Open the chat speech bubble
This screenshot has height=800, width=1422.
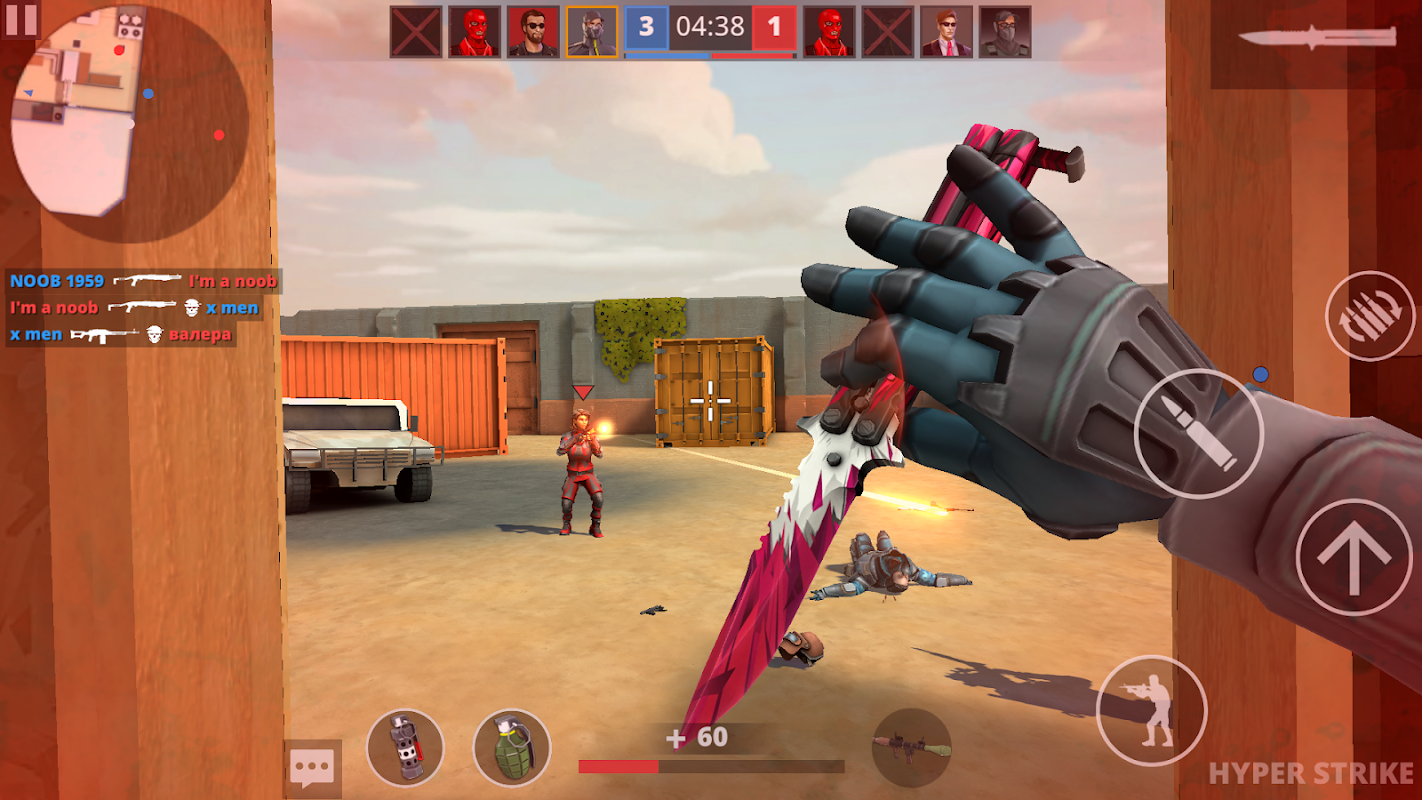312,768
